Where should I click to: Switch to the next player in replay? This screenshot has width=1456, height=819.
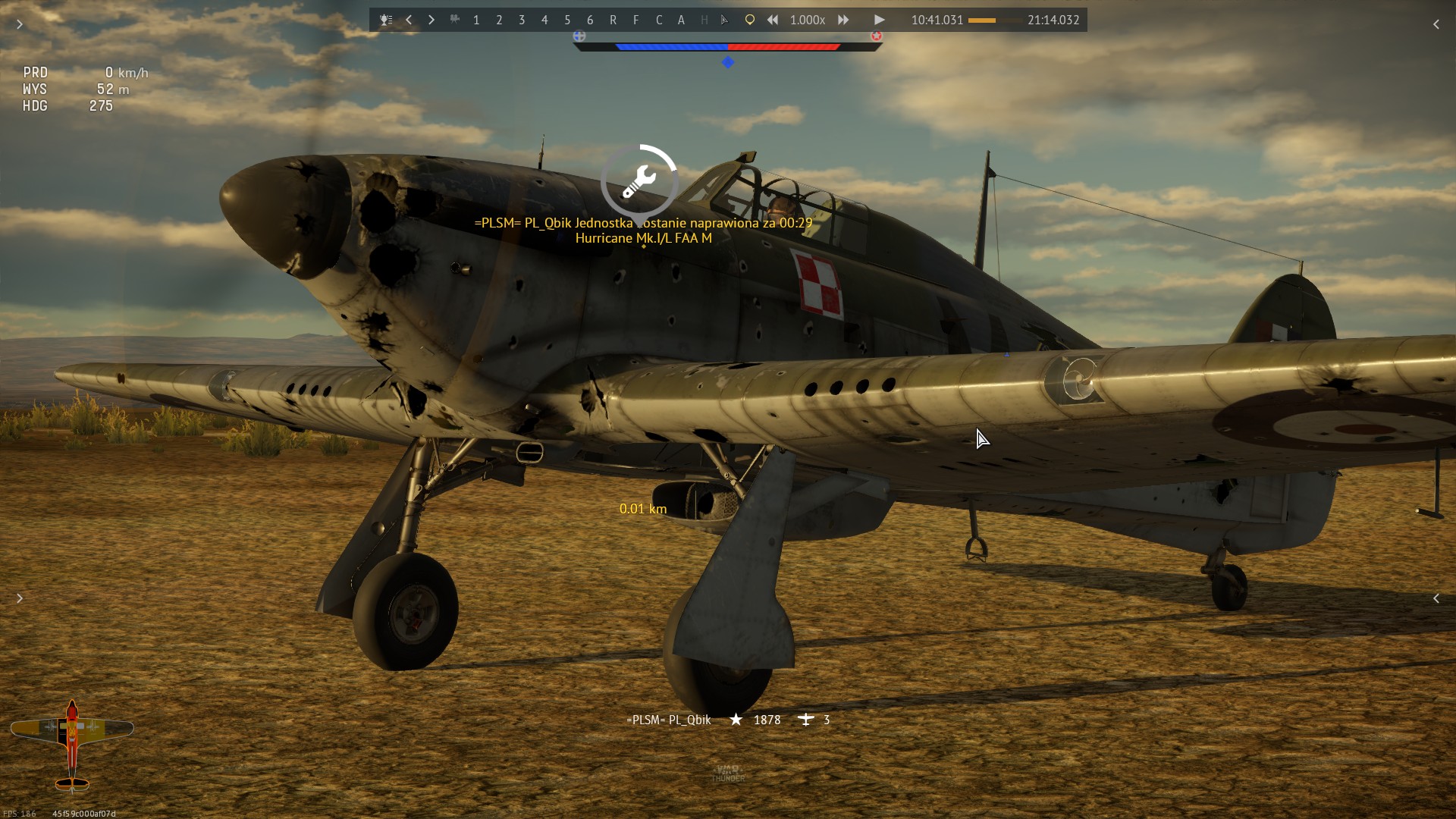[431, 20]
